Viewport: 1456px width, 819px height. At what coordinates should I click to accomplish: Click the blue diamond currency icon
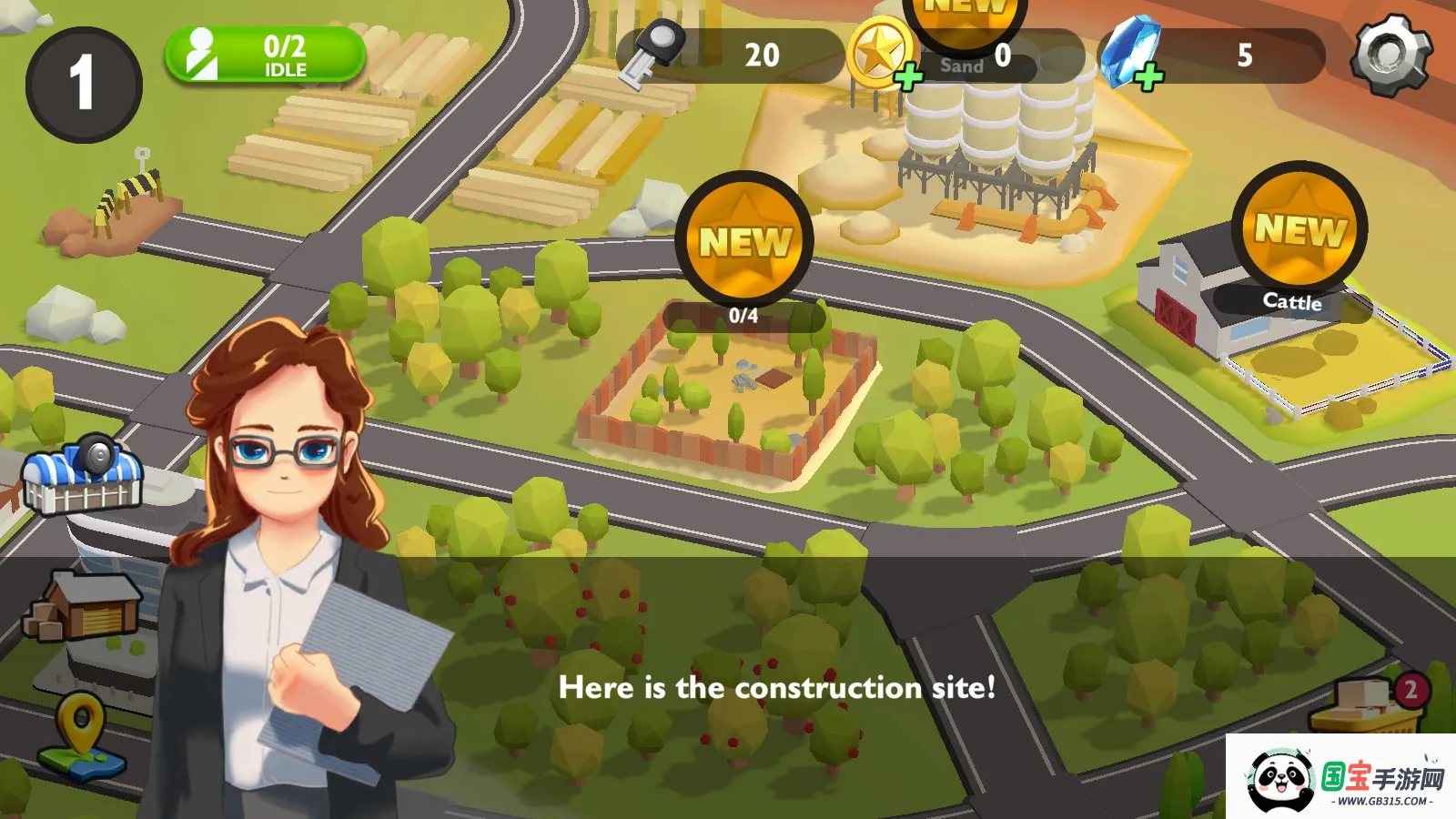click(1131, 55)
